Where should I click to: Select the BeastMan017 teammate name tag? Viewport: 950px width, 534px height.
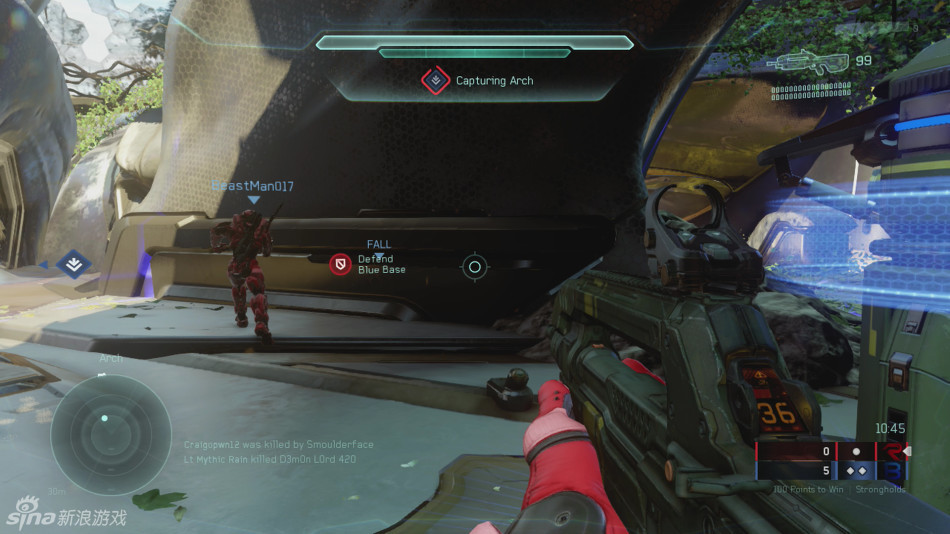pyautogui.click(x=253, y=186)
